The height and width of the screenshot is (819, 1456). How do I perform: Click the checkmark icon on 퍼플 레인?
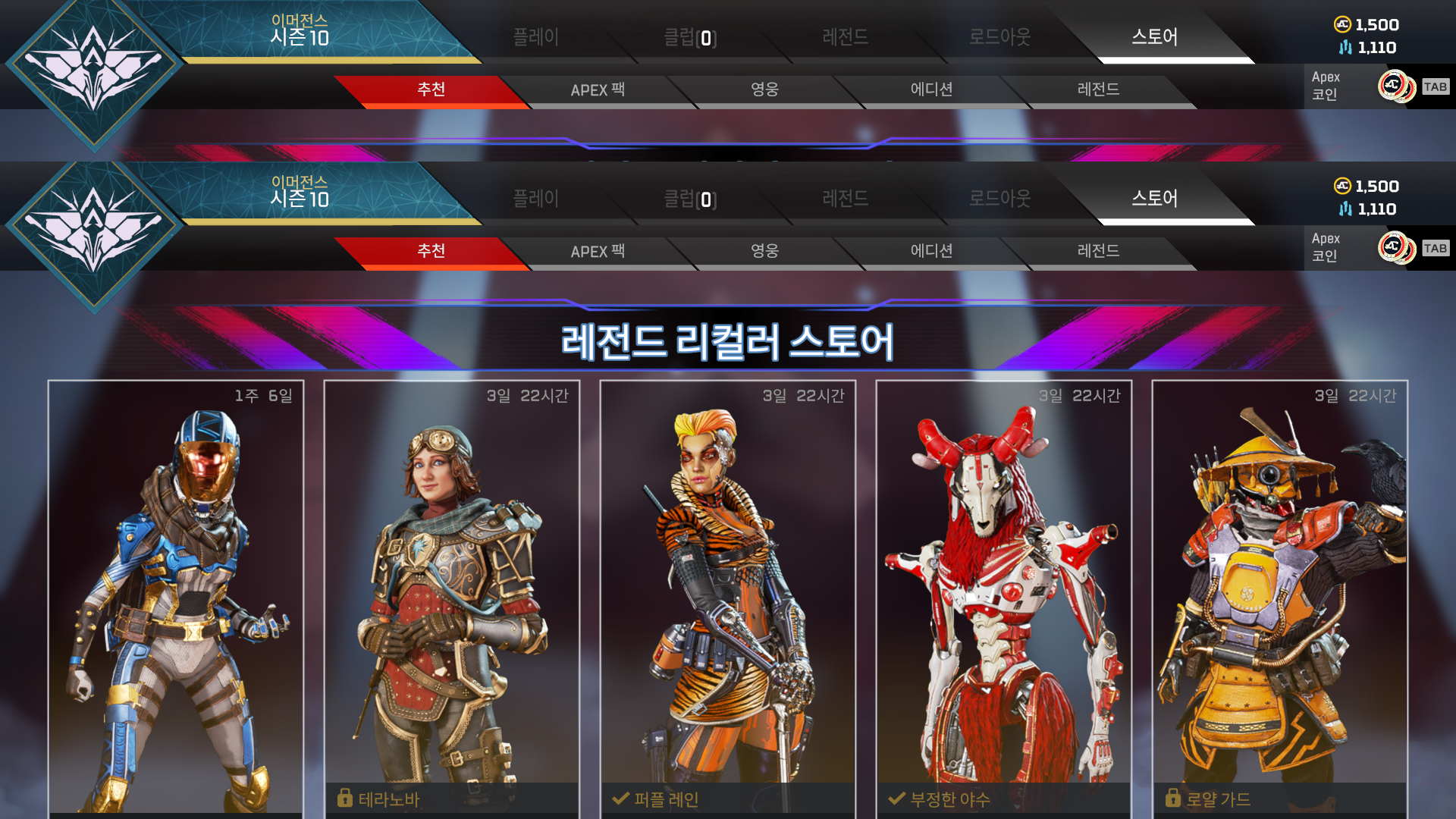[620, 799]
